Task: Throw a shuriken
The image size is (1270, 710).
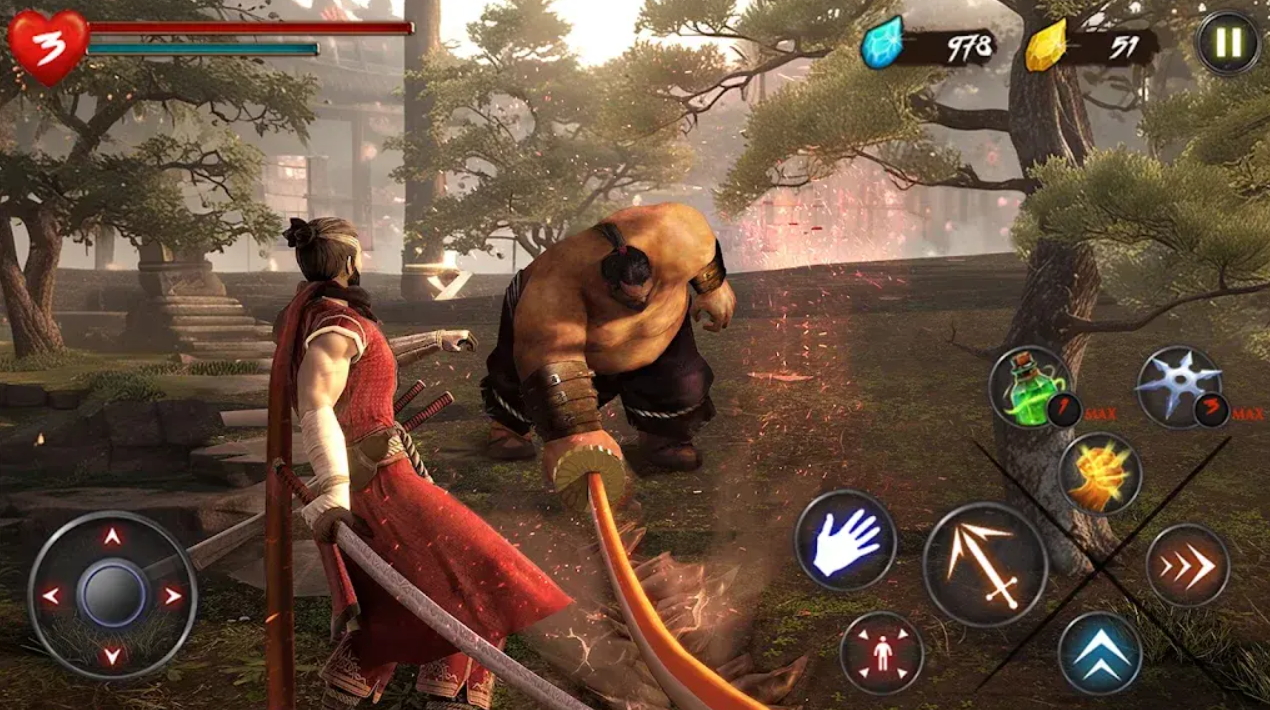Action: coord(1178,386)
